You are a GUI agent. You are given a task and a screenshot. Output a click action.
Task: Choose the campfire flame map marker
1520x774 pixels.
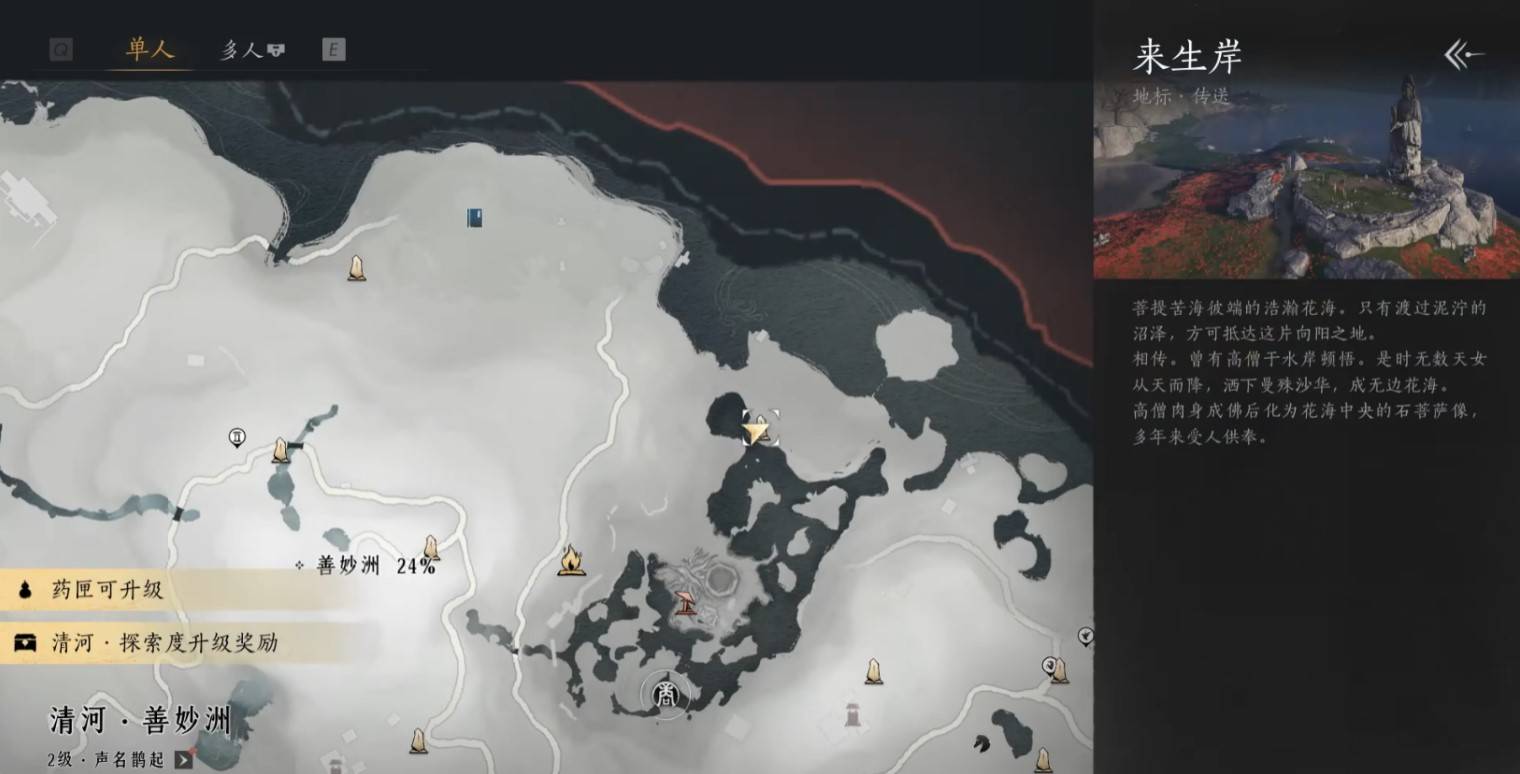coord(571,561)
